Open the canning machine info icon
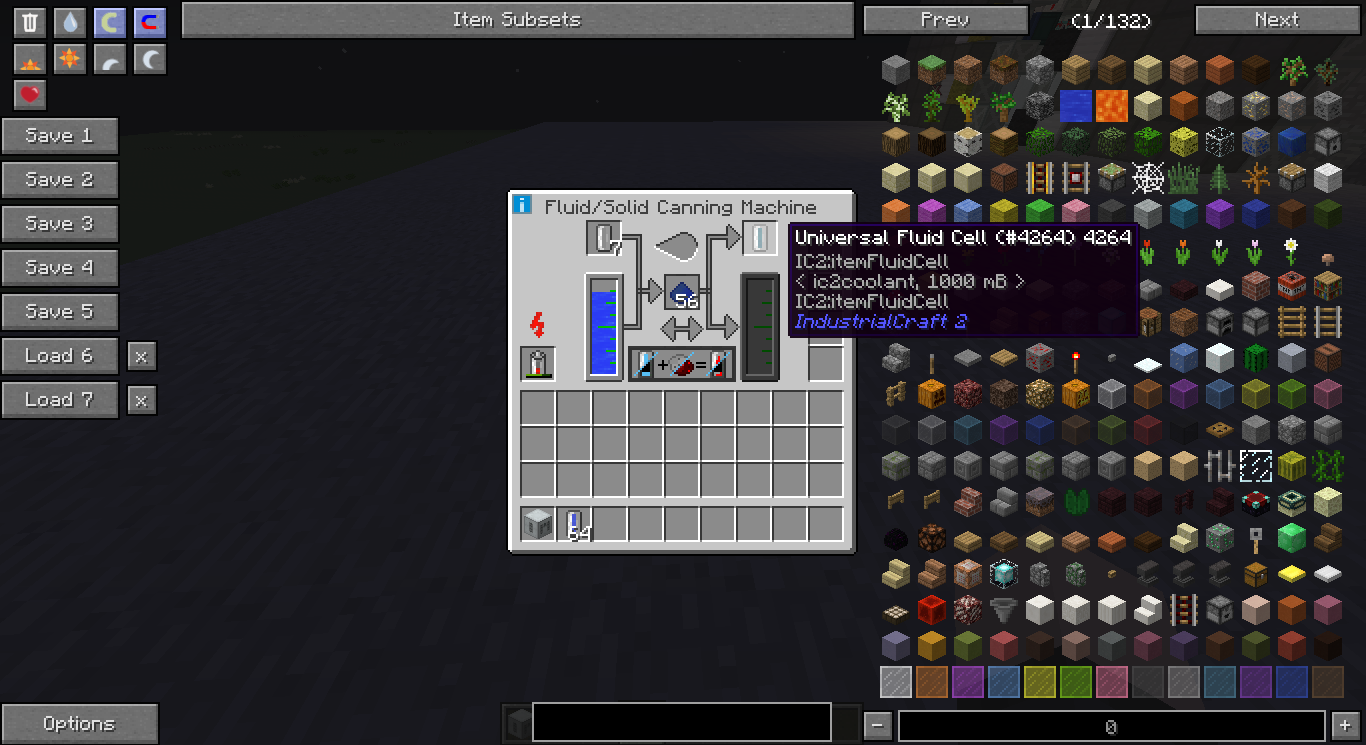 (522, 205)
